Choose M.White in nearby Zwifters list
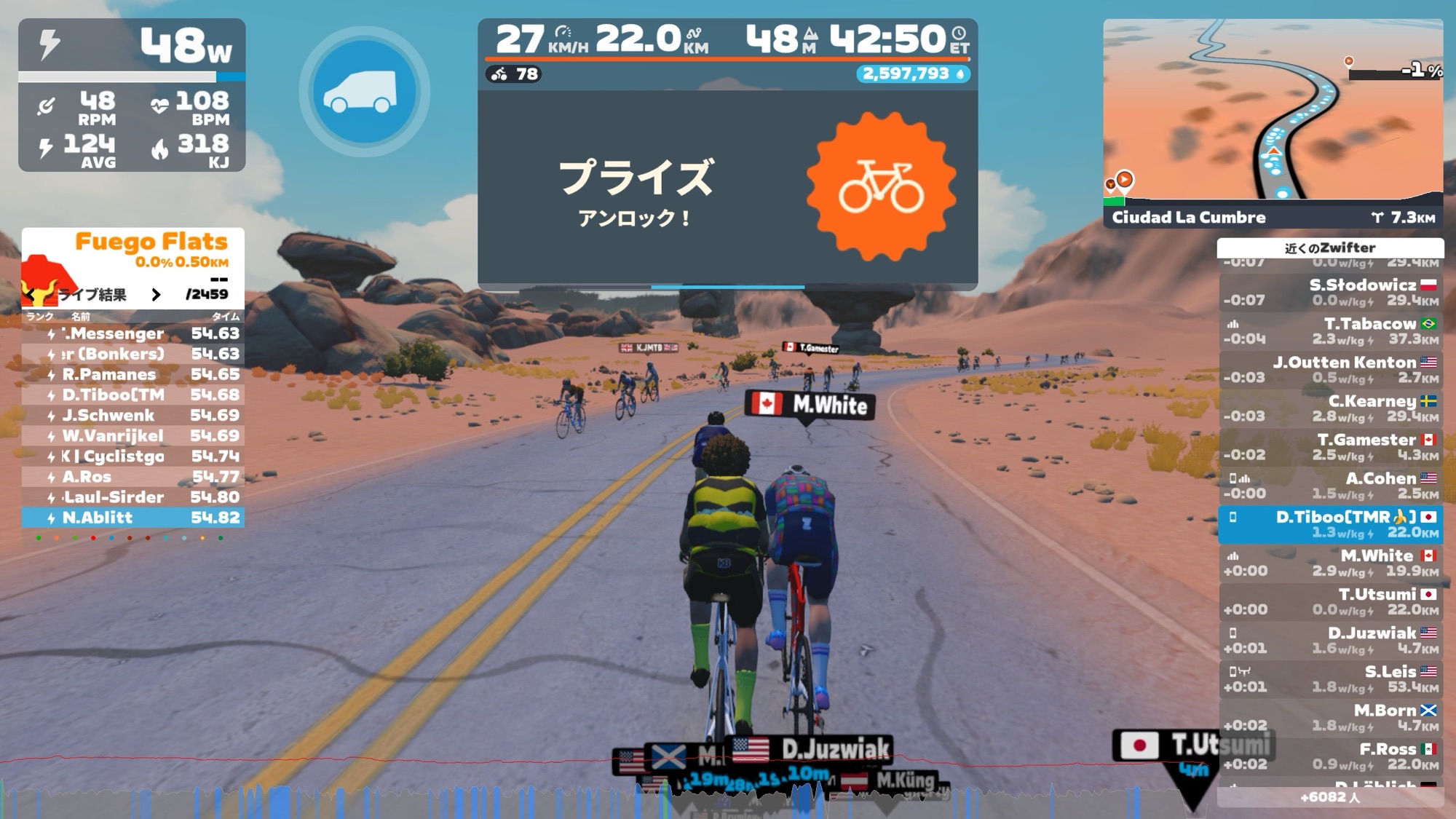 pos(1330,563)
